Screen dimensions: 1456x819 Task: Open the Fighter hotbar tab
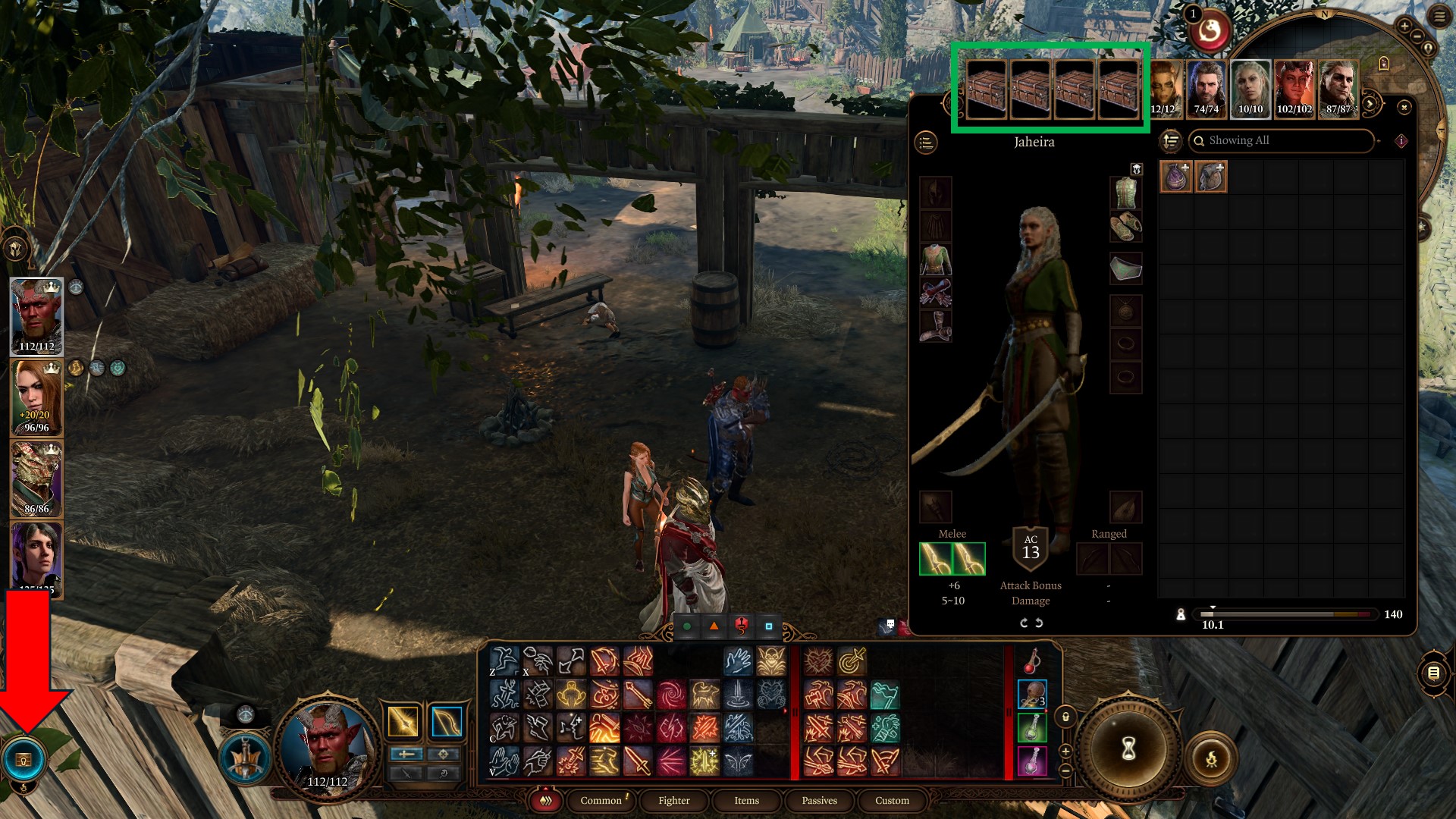pos(673,800)
